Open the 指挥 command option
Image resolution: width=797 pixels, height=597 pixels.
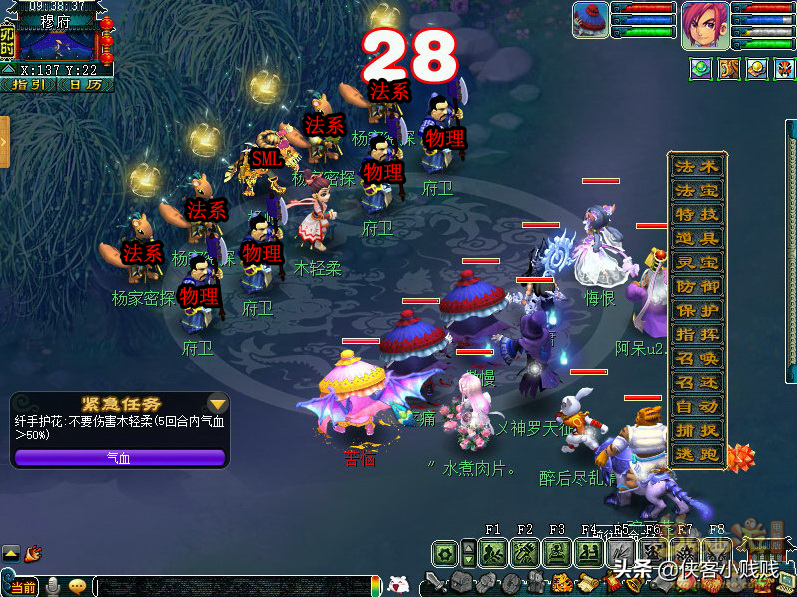[696, 335]
